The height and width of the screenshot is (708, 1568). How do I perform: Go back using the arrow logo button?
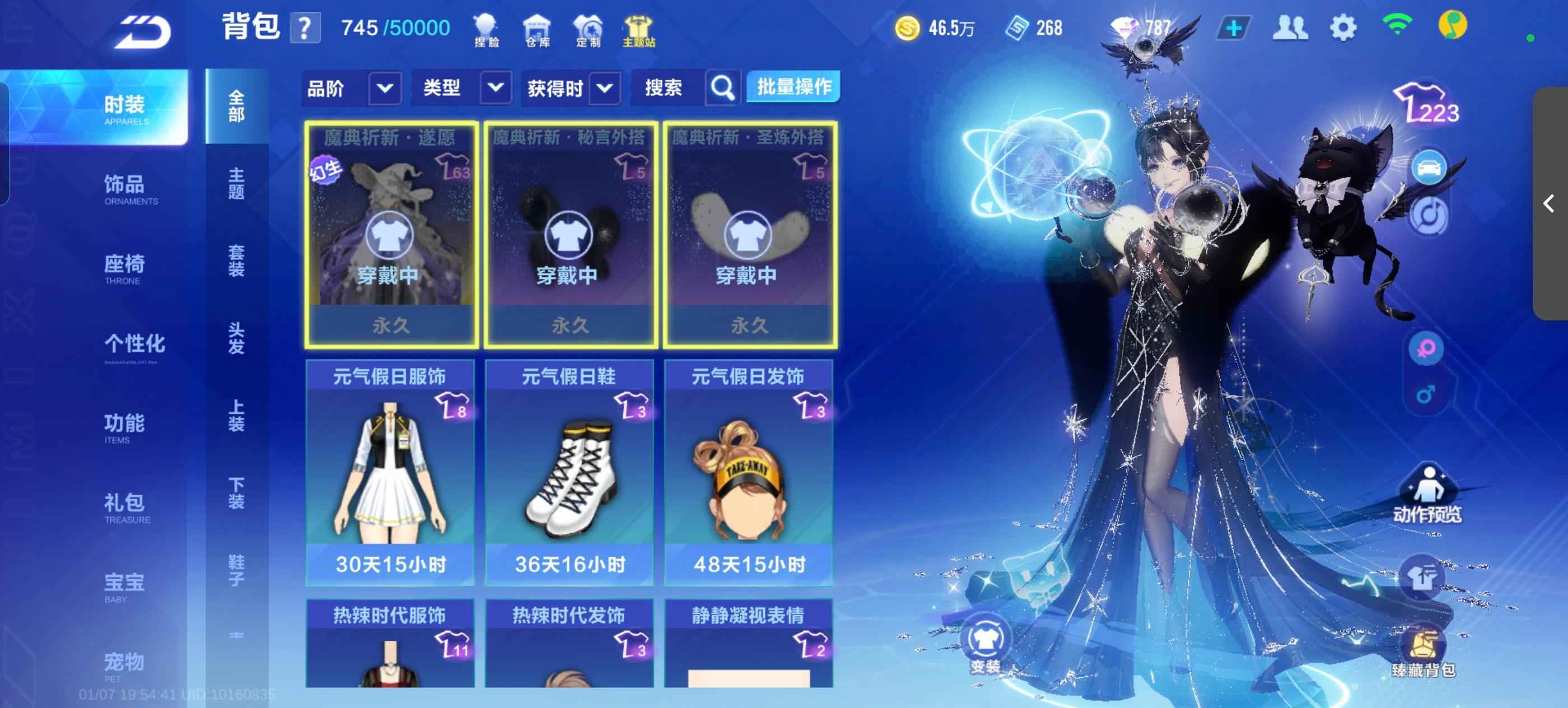pyautogui.click(x=144, y=32)
